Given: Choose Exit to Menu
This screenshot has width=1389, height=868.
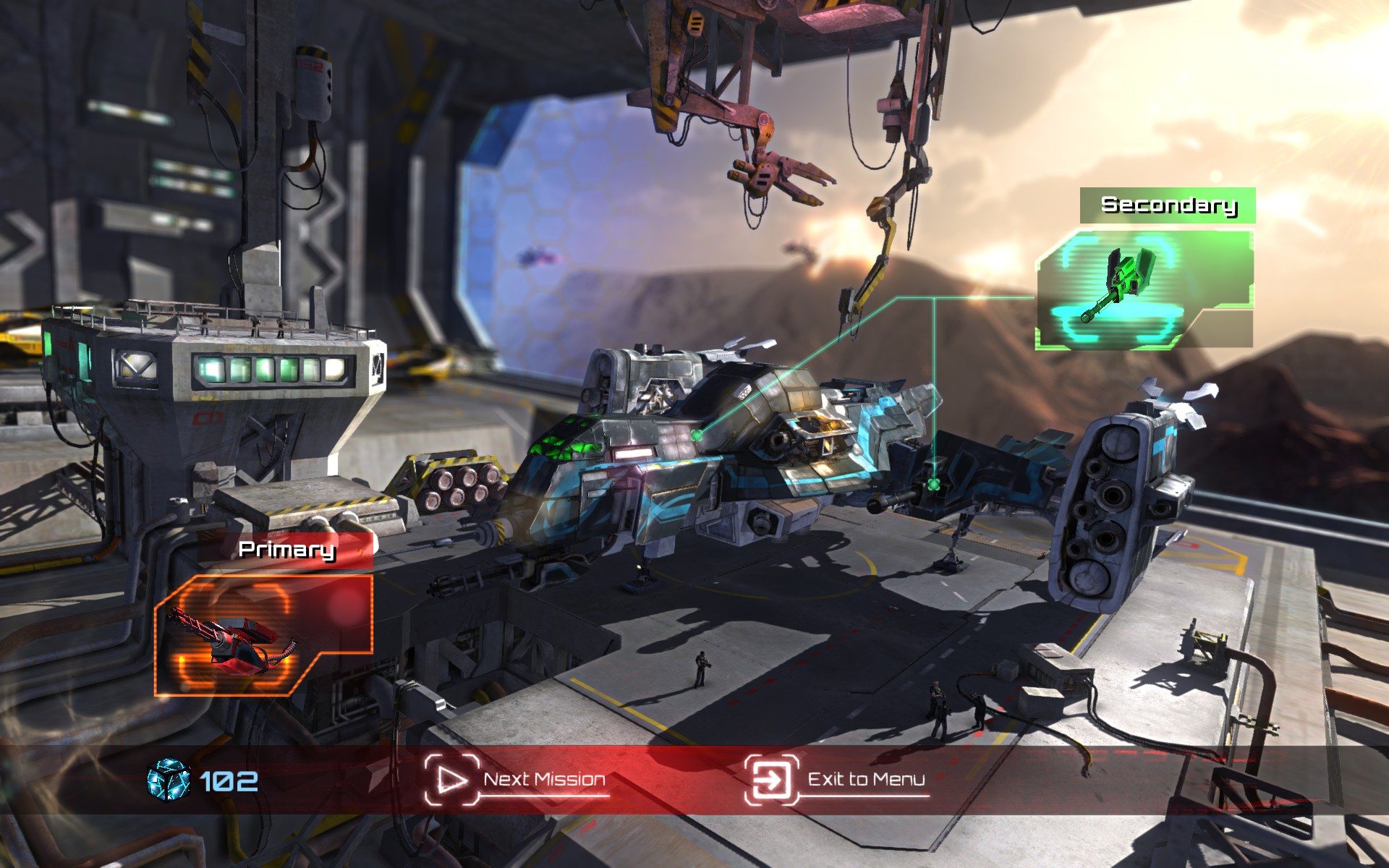Looking at the screenshot, I should coord(837,779).
